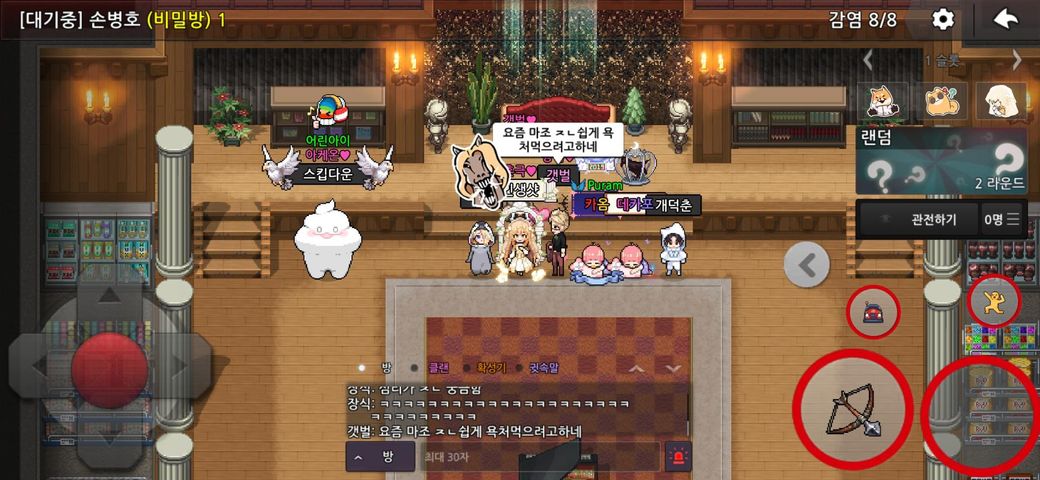Tap the 관전하기 spectate button
This screenshot has height=480, width=1040.
(917, 219)
